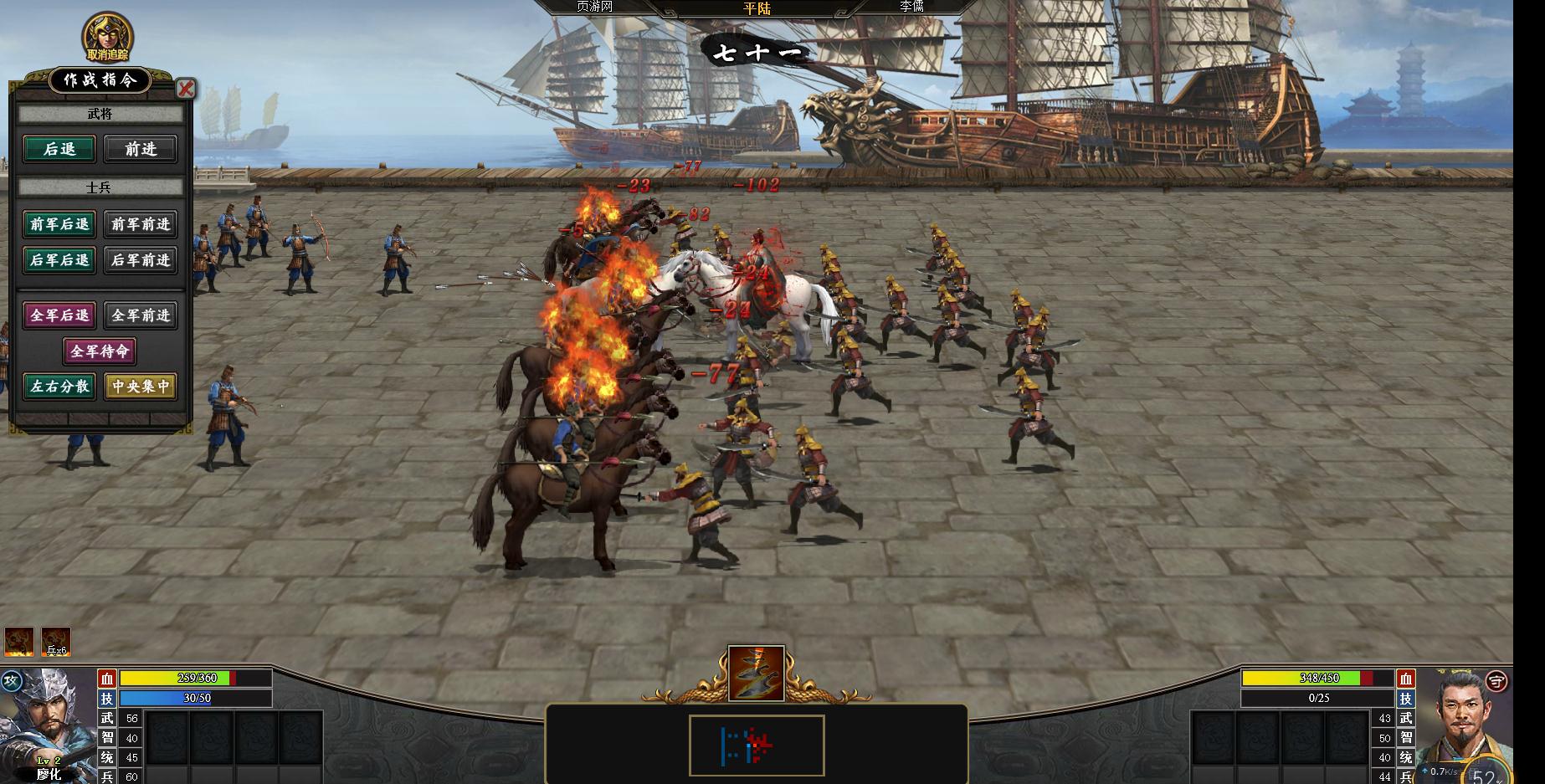The height and width of the screenshot is (784, 1545).
Task: Issue the 全军待命 standby command
Action: (100, 351)
